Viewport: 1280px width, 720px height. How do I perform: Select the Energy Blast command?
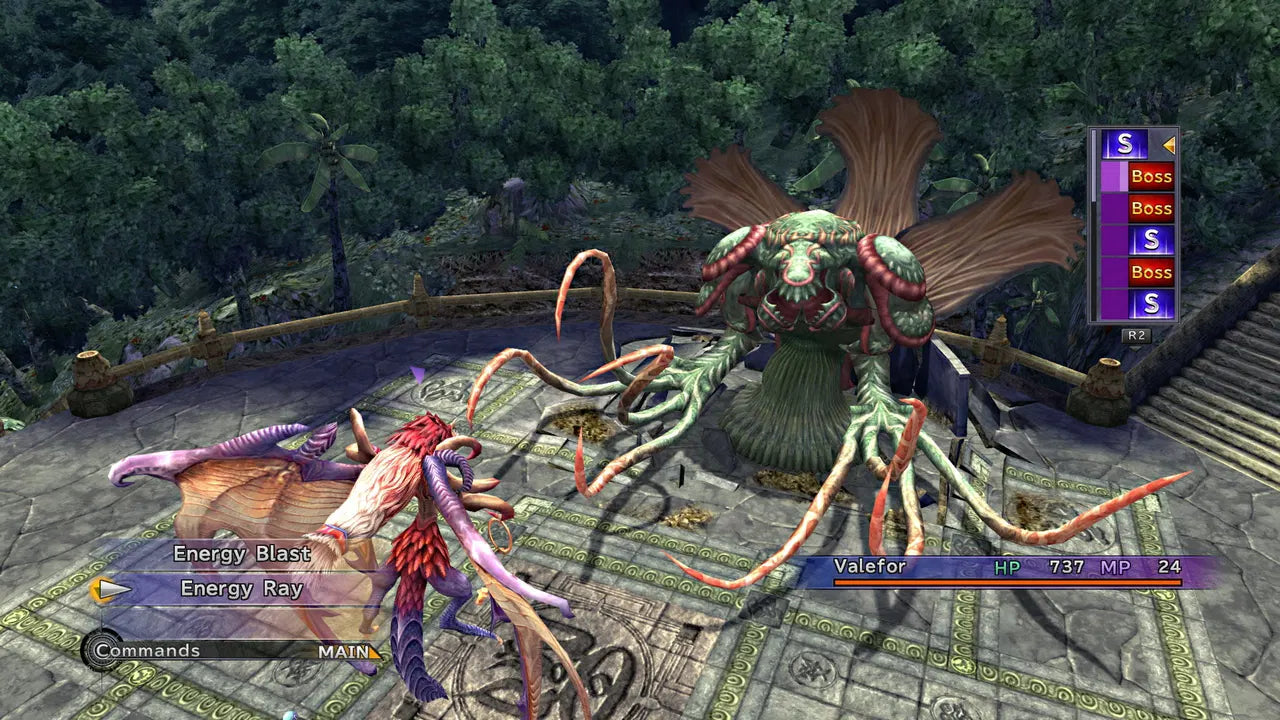point(243,553)
